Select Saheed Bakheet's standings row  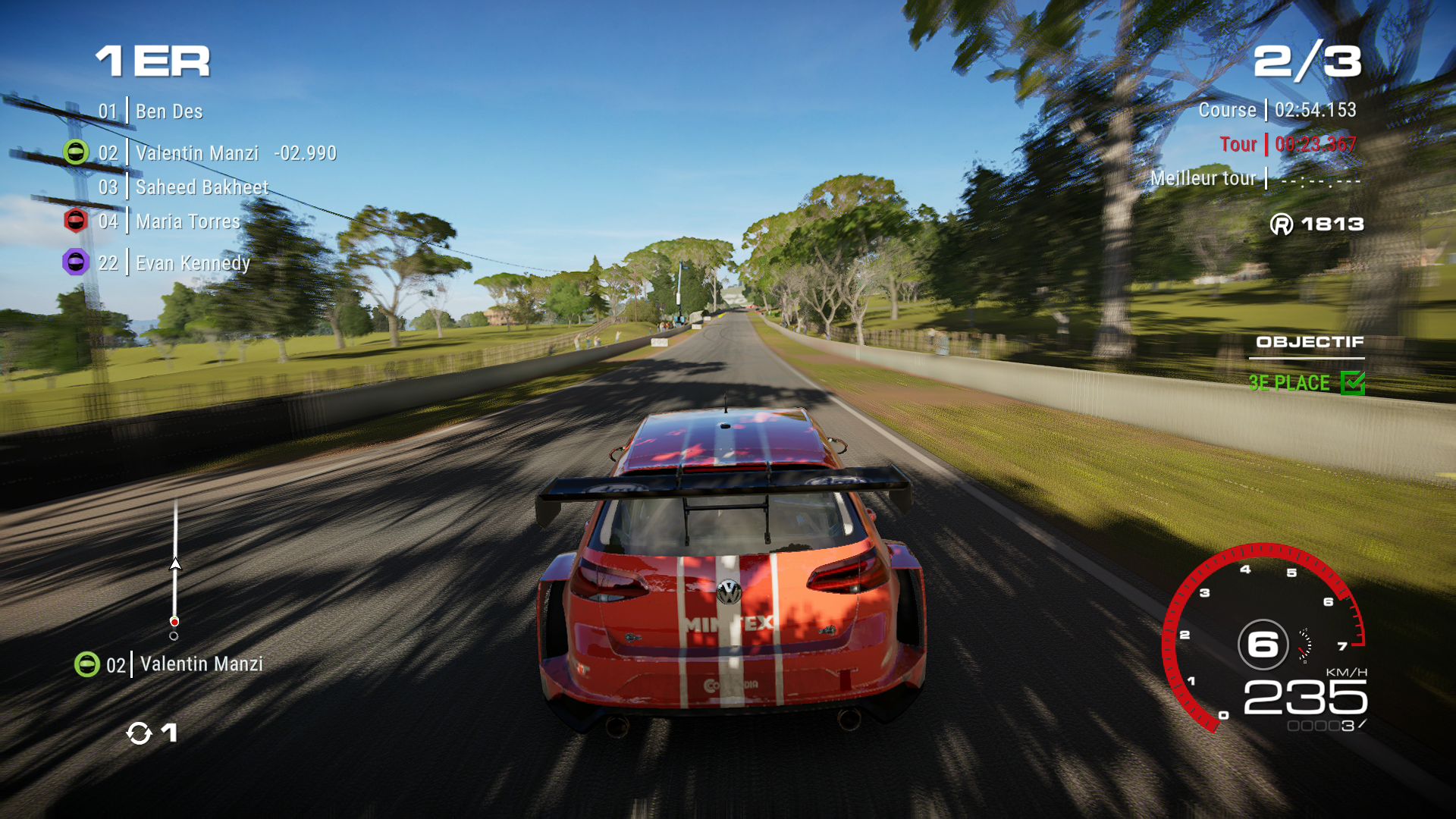[x=201, y=187]
